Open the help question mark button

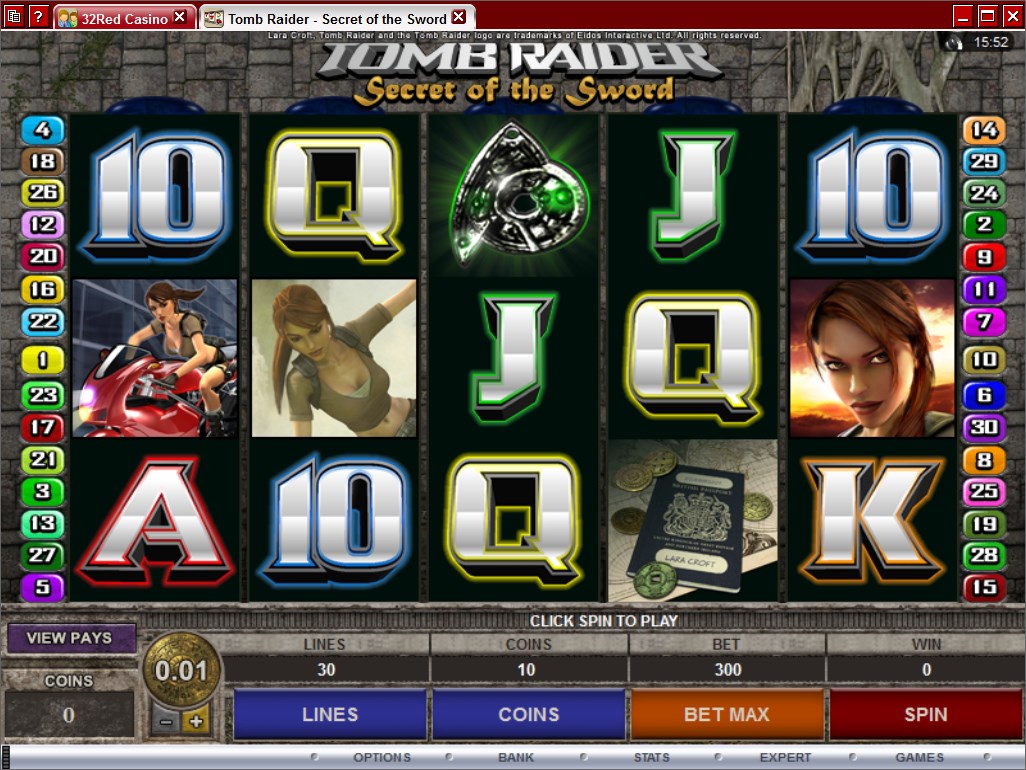38,16
